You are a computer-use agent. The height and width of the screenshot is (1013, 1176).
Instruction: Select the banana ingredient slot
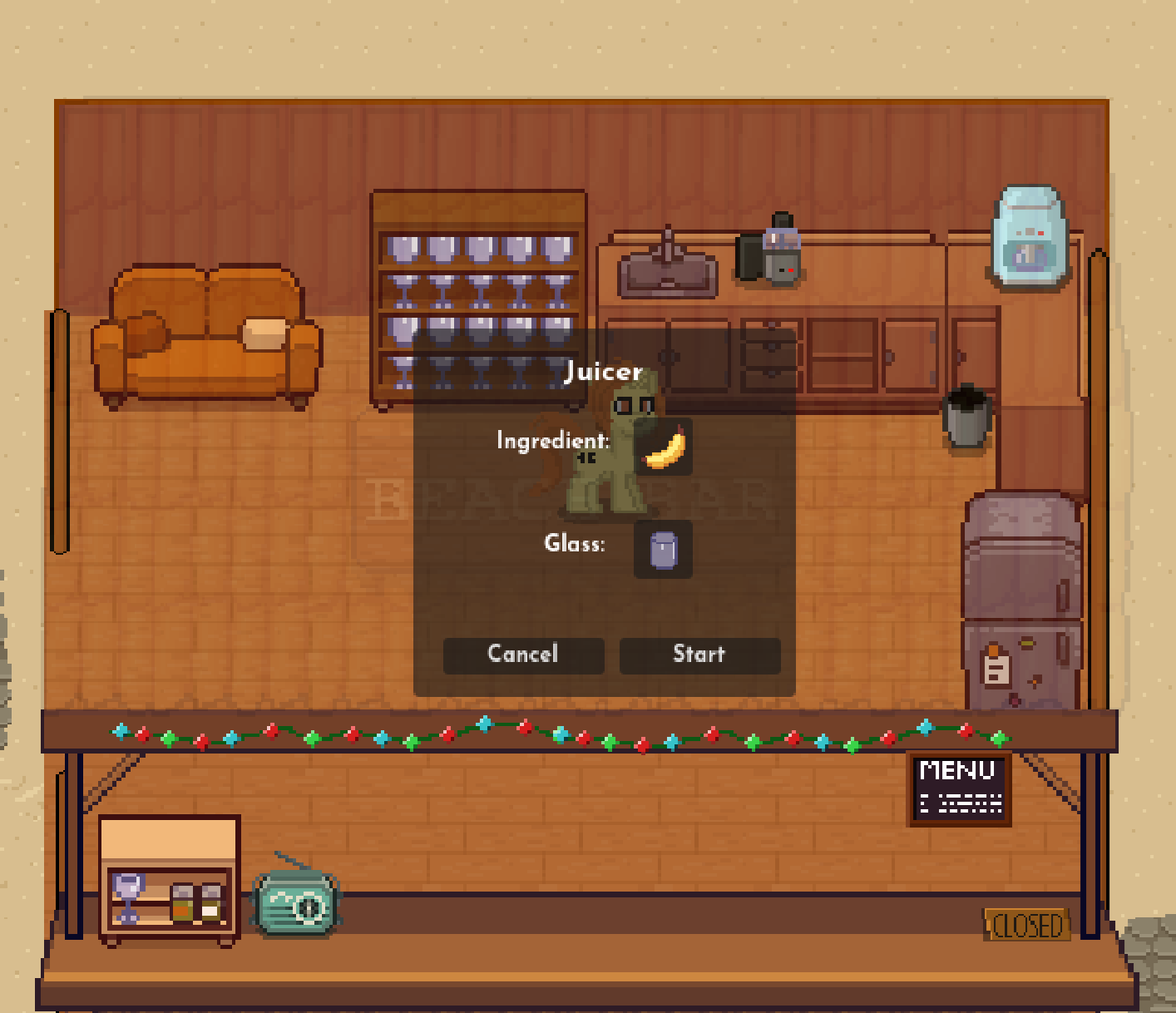click(664, 447)
